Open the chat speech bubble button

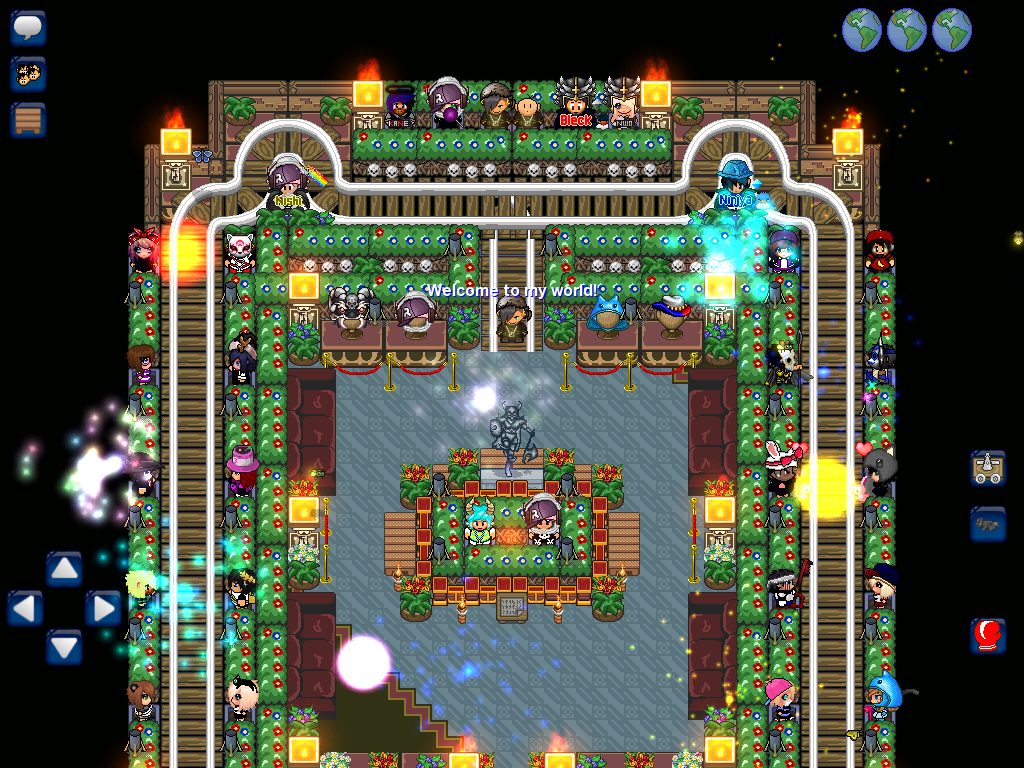click(x=28, y=27)
